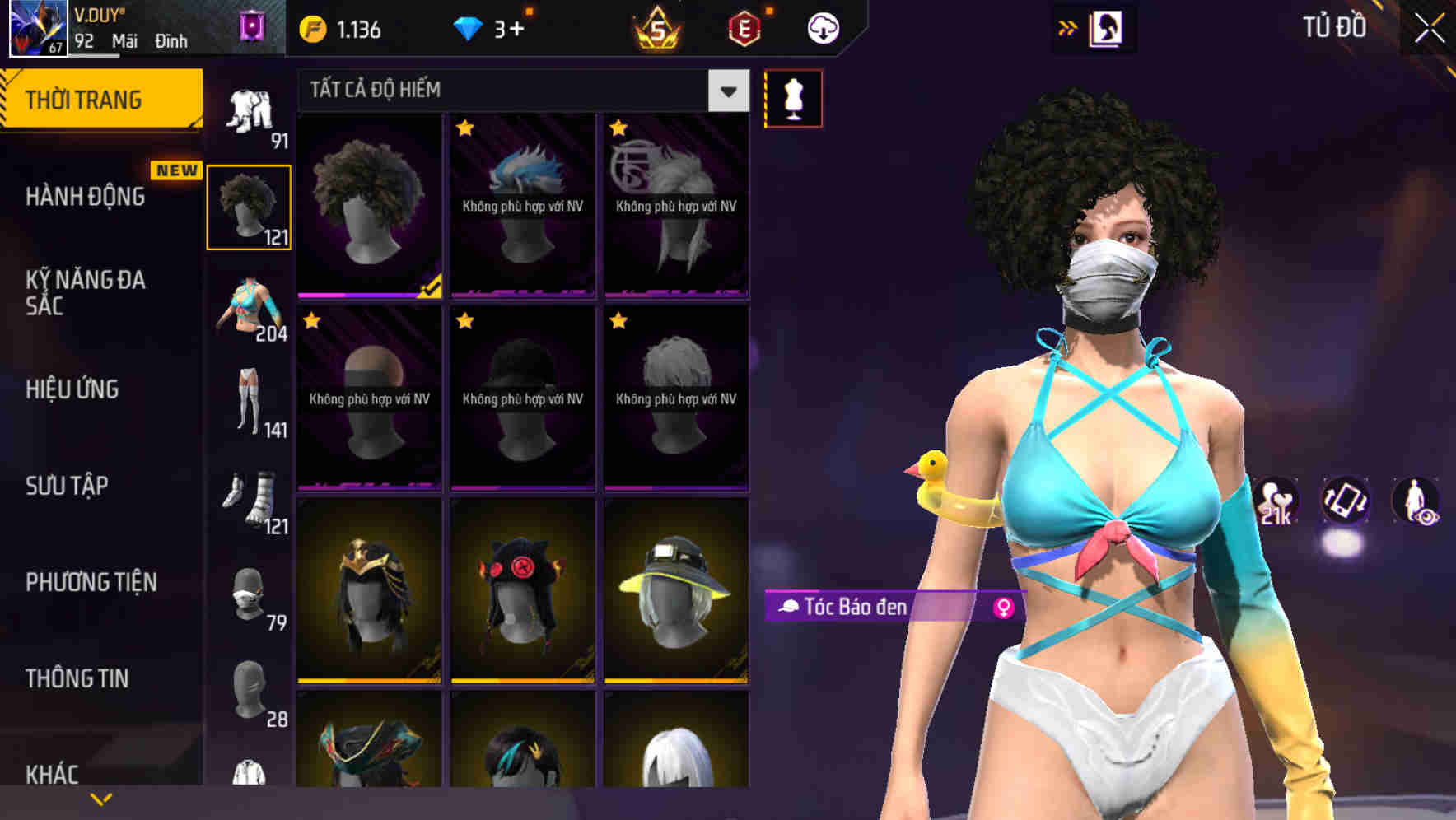The image size is (1456, 820).
Task: Select the hair category icon showing 121 items
Action: pos(250,206)
